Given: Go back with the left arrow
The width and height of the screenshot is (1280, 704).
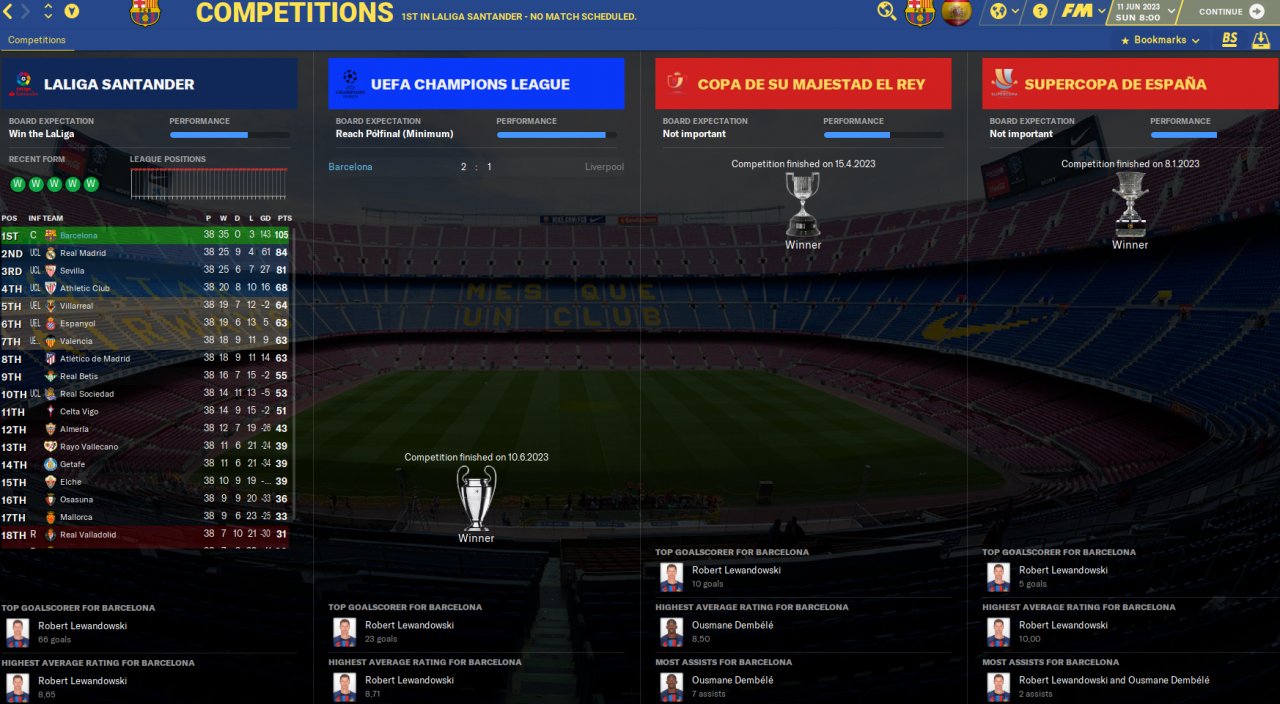Looking at the screenshot, I should point(8,12).
